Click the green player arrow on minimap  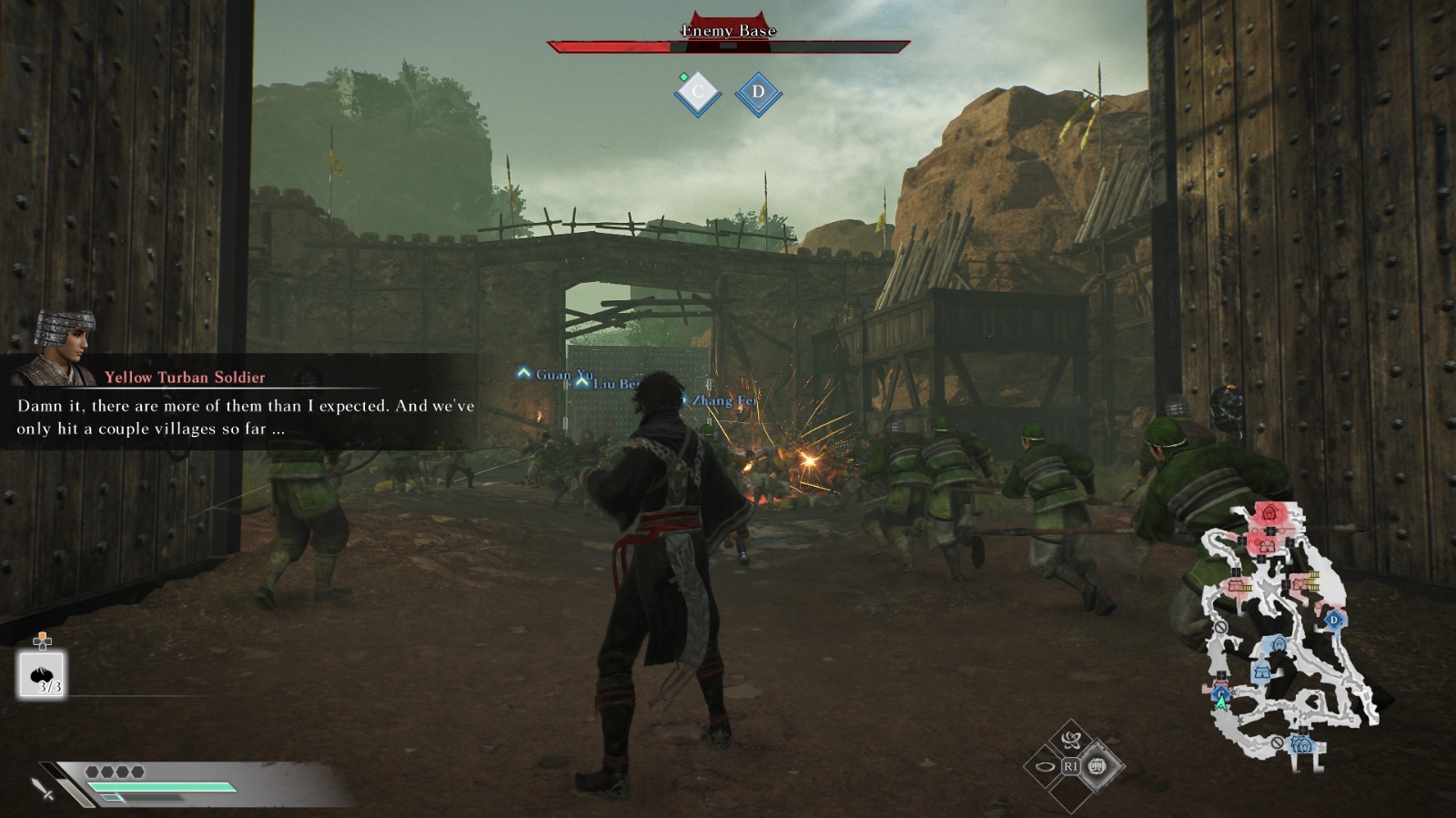1221,703
